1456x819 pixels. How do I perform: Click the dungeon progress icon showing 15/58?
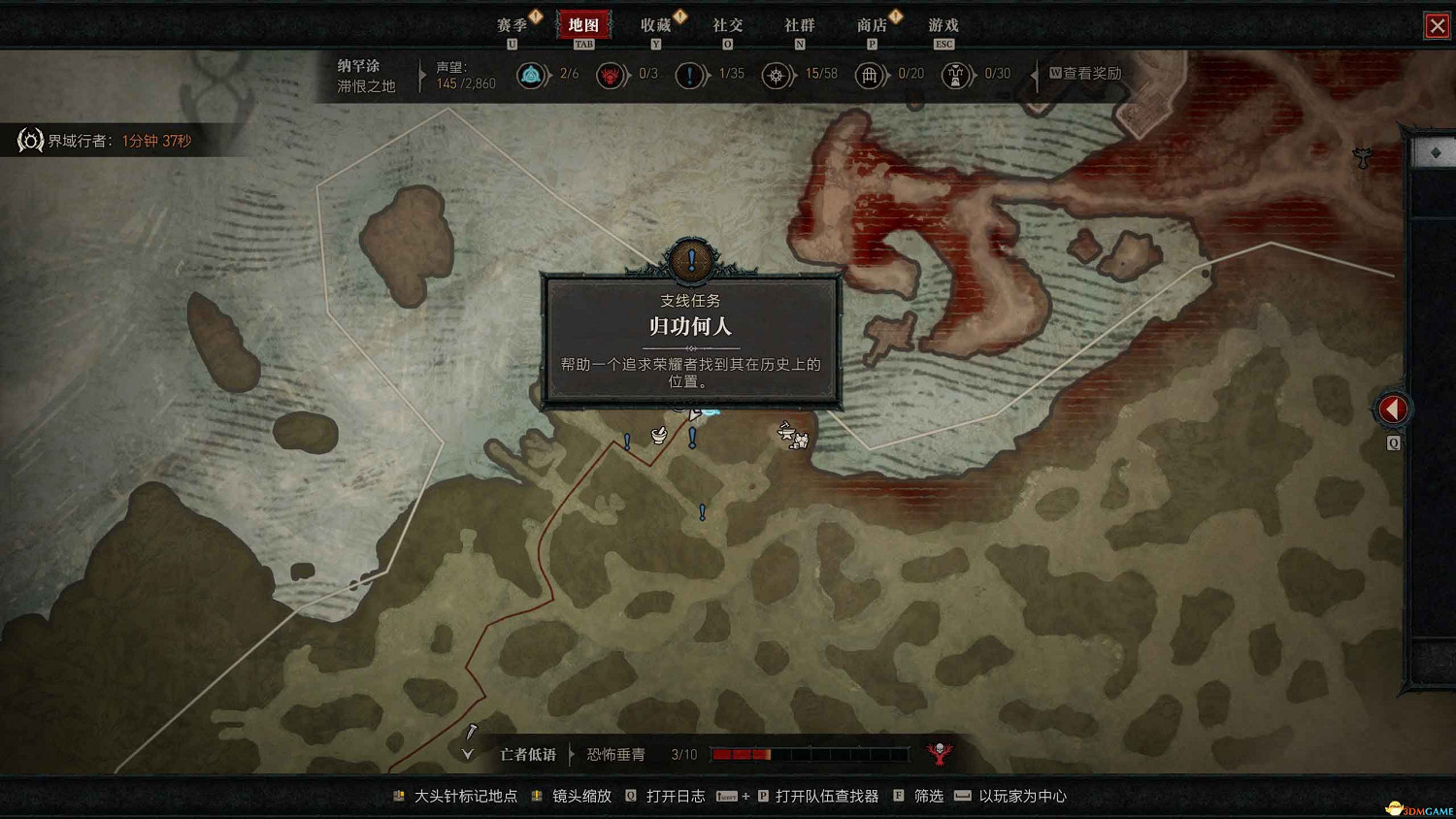[778, 75]
